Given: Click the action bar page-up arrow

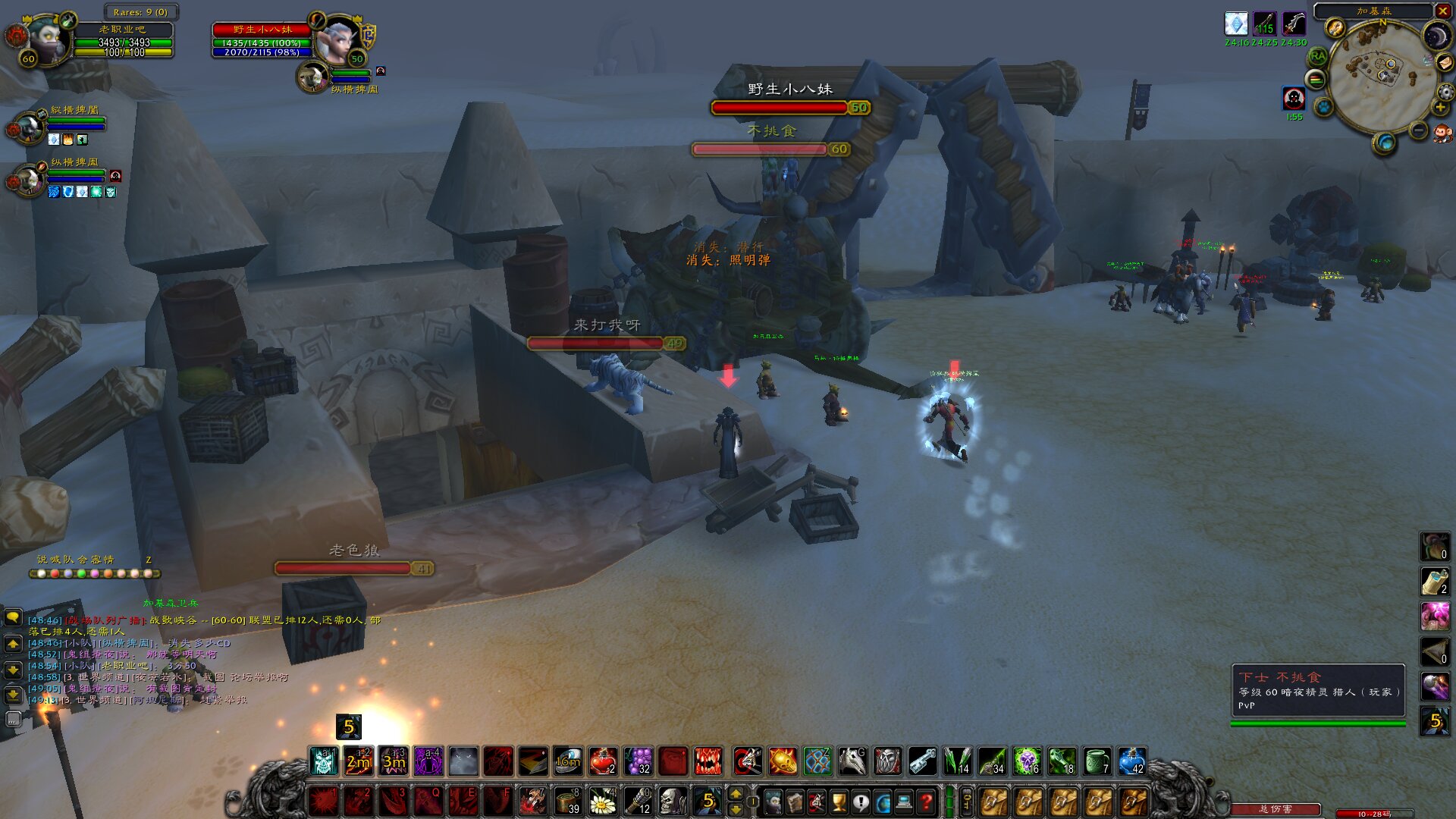Looking at the screenshot, I should 736,794.
